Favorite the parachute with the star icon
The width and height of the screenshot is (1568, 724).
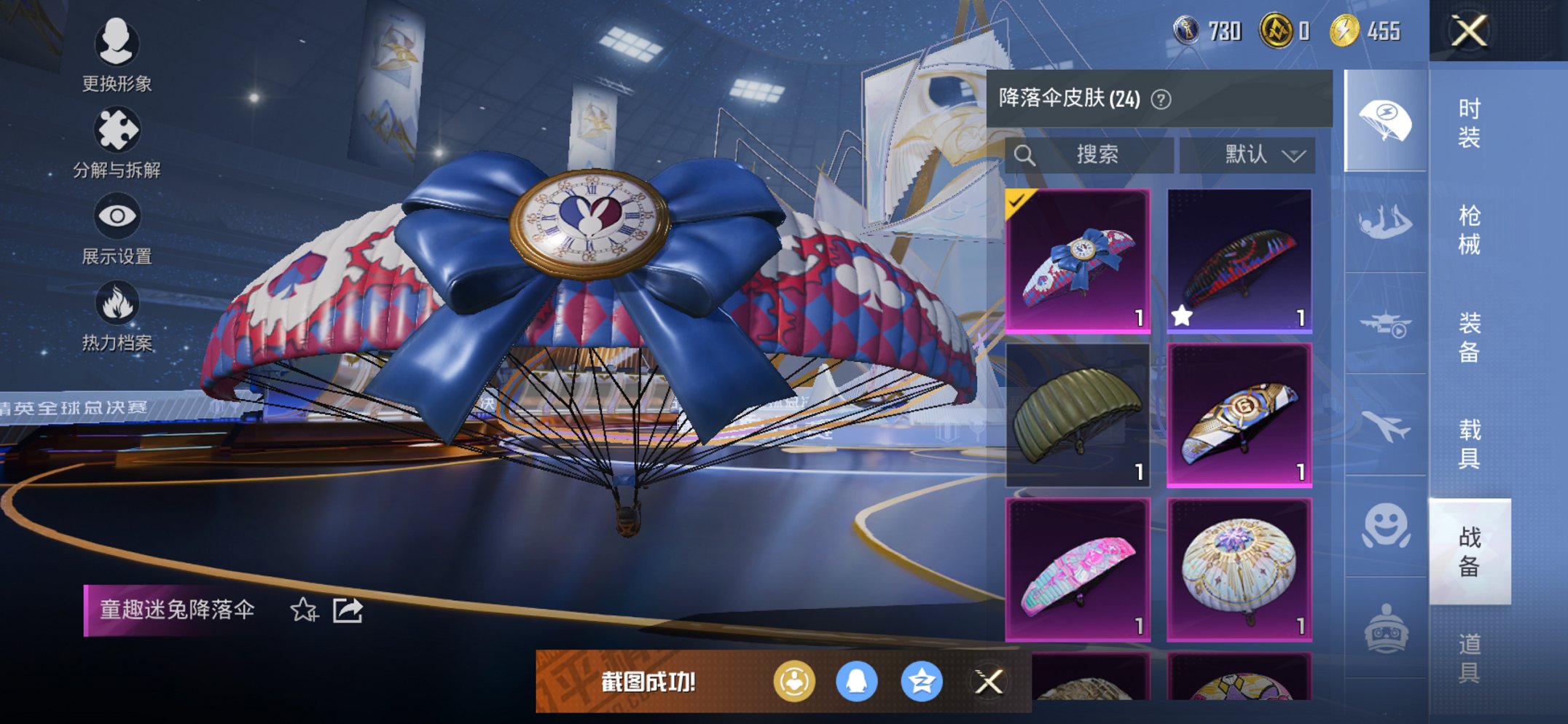(x=304, y=610)
